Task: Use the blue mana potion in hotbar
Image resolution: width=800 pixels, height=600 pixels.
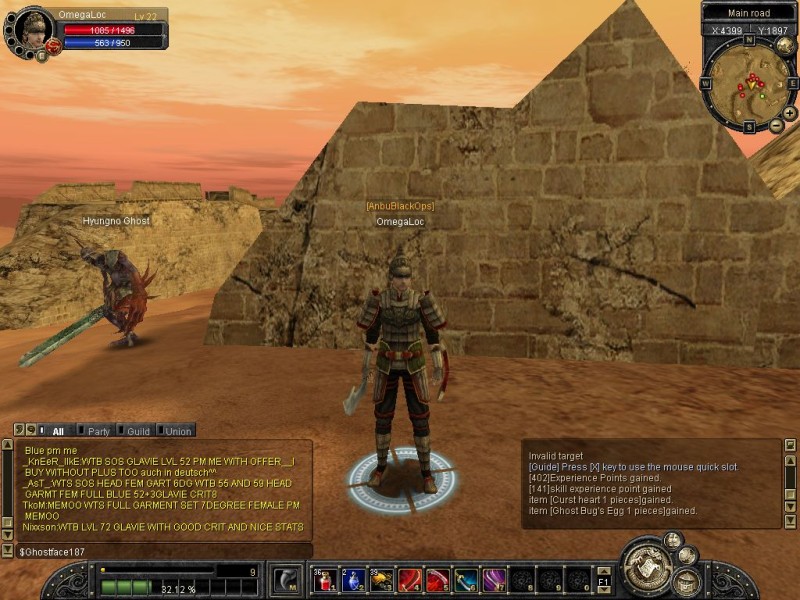Action: point(351,579)
